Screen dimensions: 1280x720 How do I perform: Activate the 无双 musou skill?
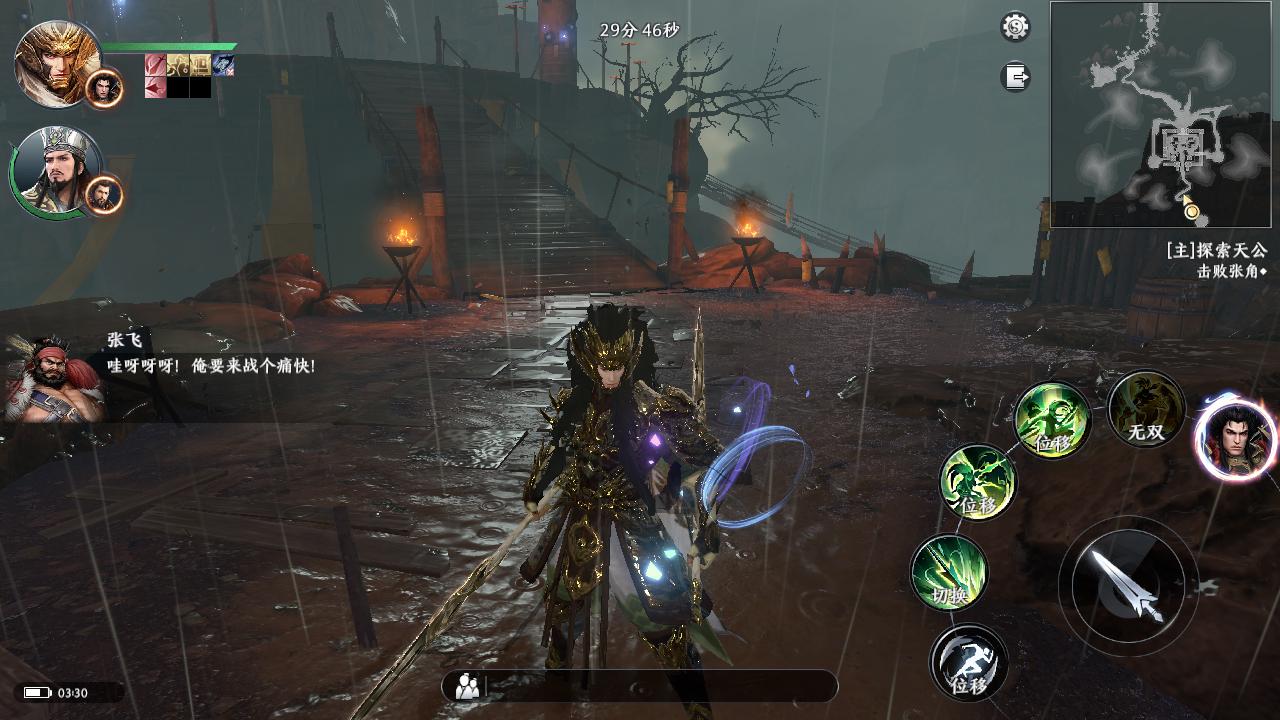tap(1146, 409)
